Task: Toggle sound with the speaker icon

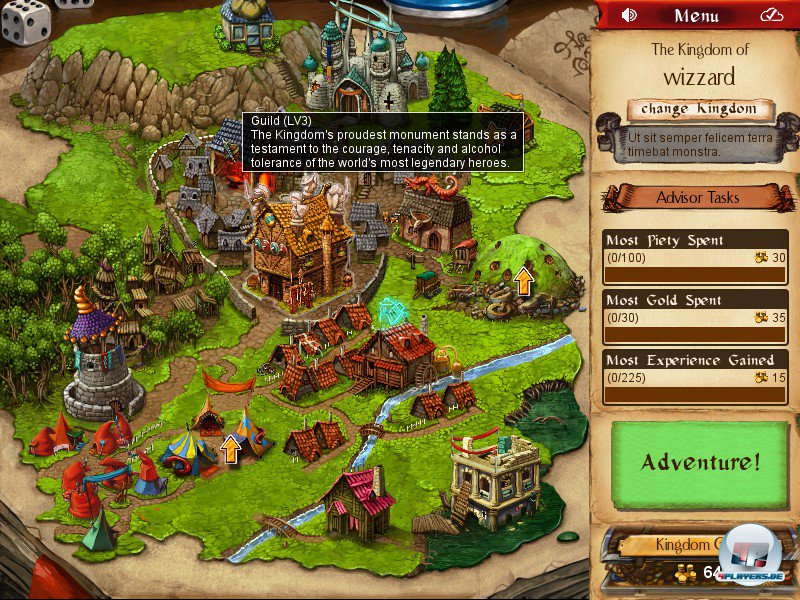Action: click(x=629, y=15)
